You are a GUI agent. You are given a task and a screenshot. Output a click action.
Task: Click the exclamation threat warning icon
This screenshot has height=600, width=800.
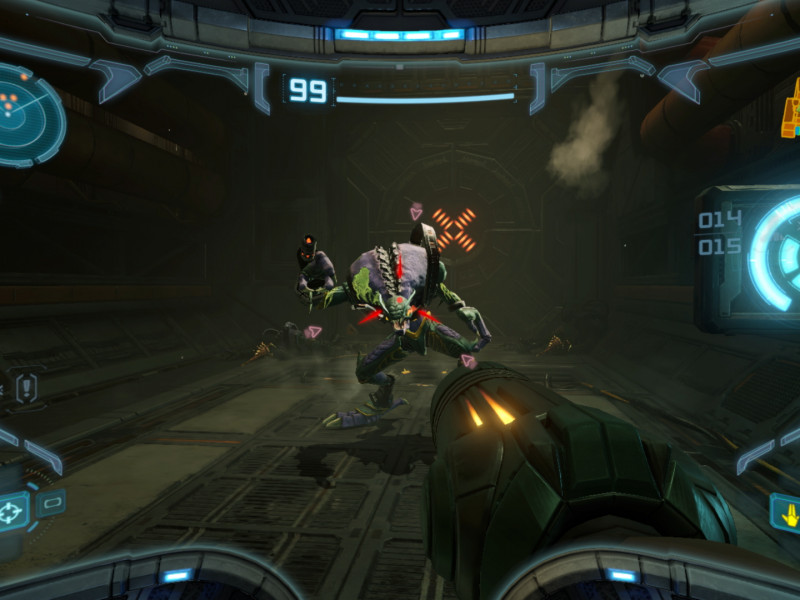26,386
